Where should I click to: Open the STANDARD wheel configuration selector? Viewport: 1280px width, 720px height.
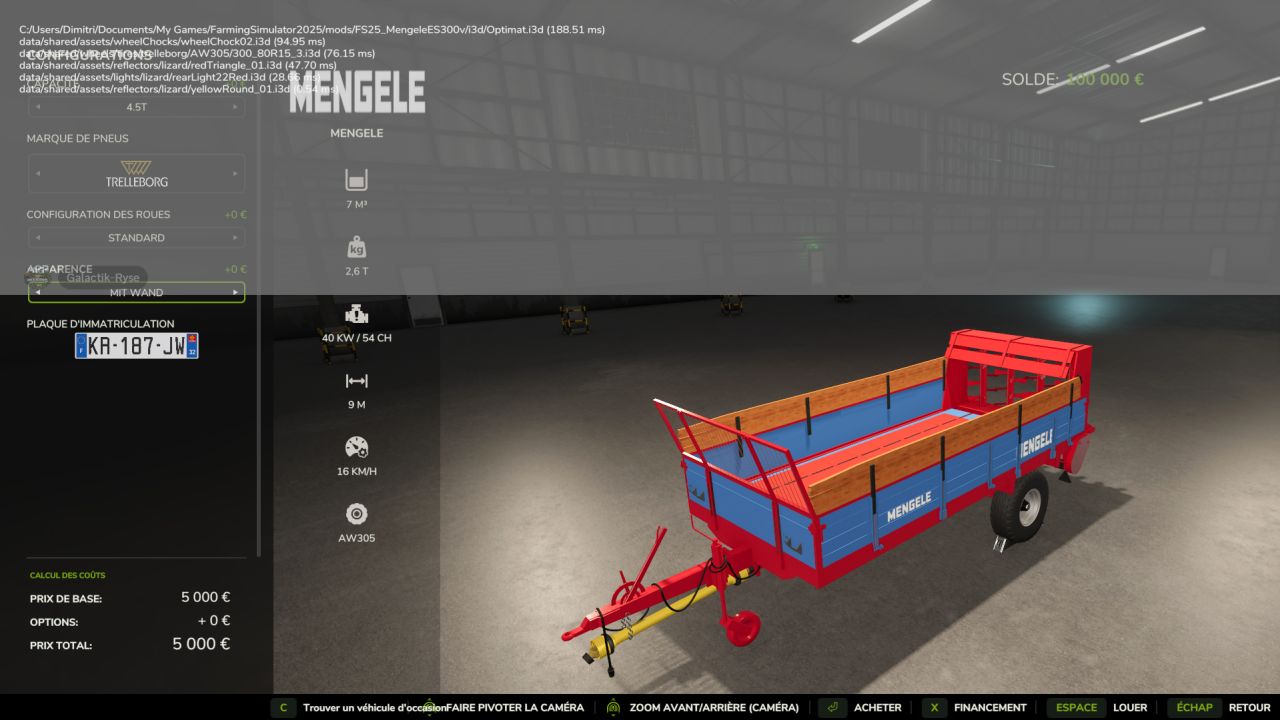tap(137, 237)
